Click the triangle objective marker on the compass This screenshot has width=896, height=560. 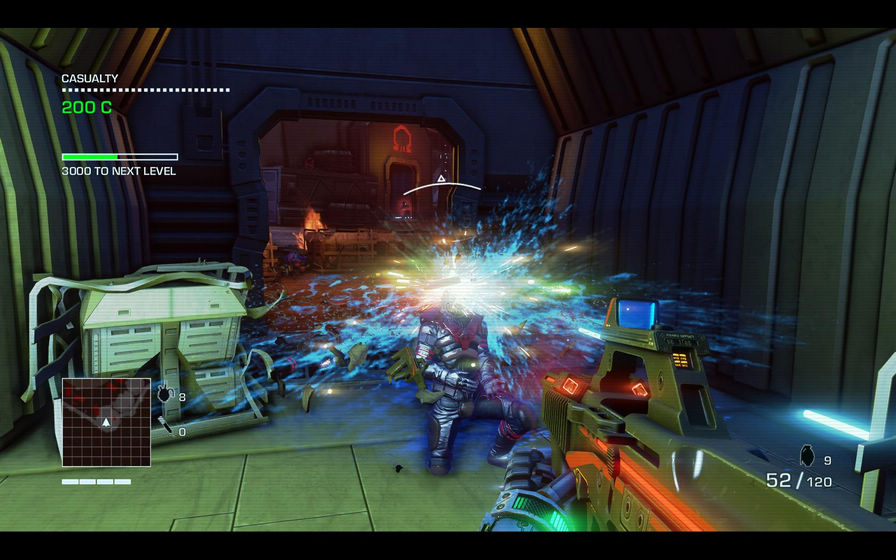click(x=441, y=179)
